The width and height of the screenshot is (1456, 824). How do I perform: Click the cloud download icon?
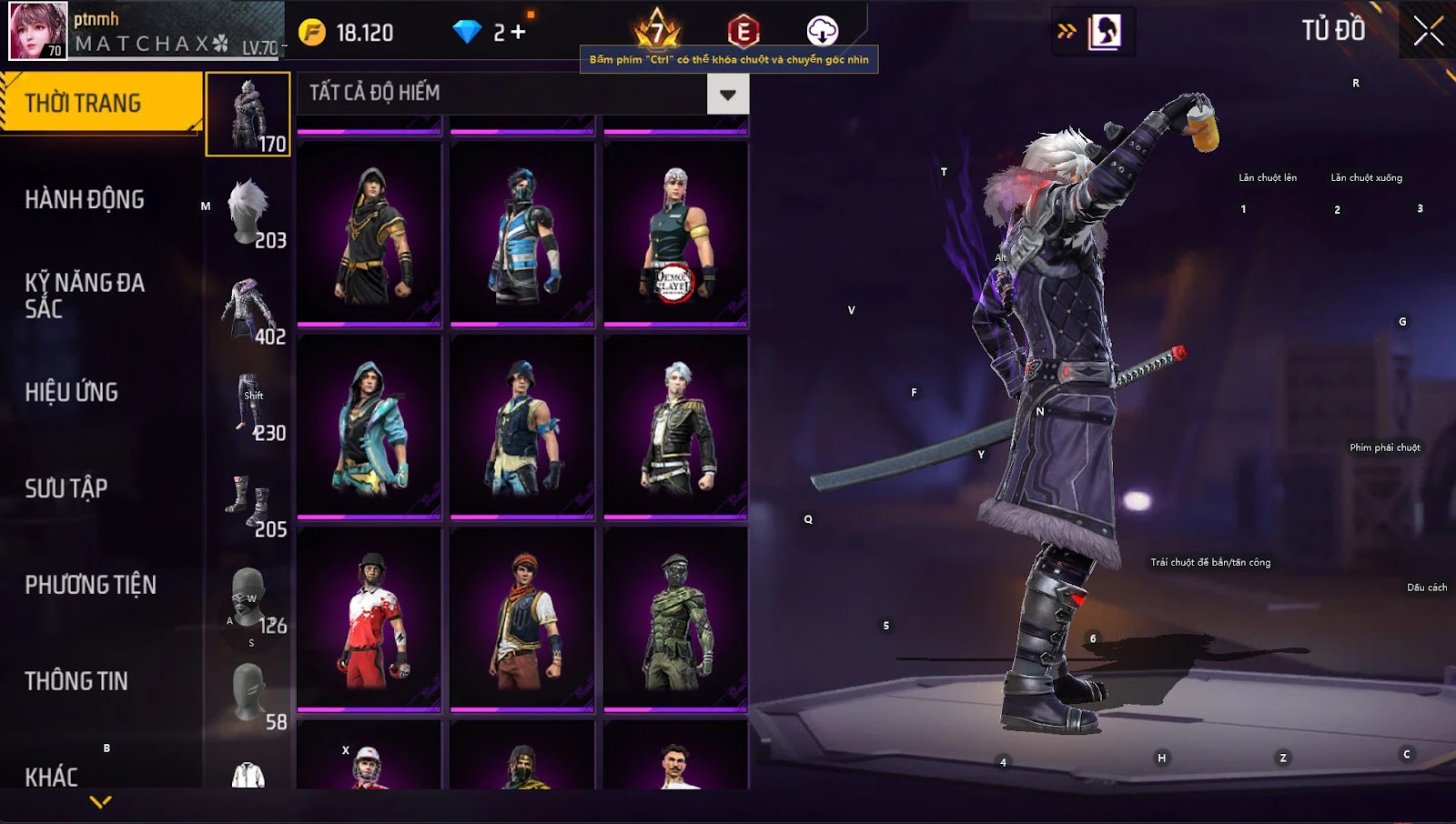pos(822,31)
